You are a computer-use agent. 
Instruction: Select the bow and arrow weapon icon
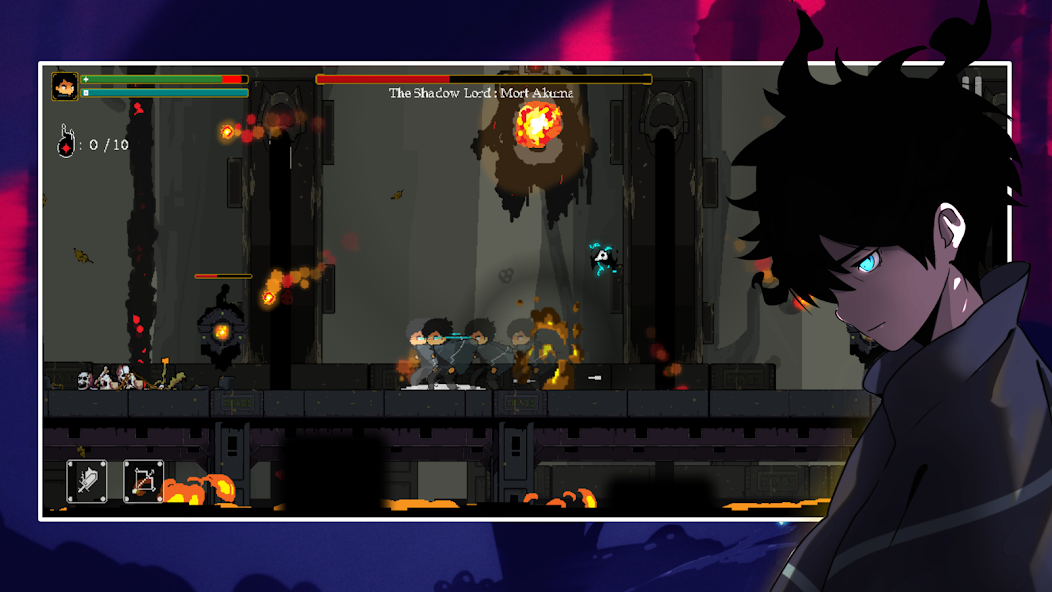tap(143, 481)
